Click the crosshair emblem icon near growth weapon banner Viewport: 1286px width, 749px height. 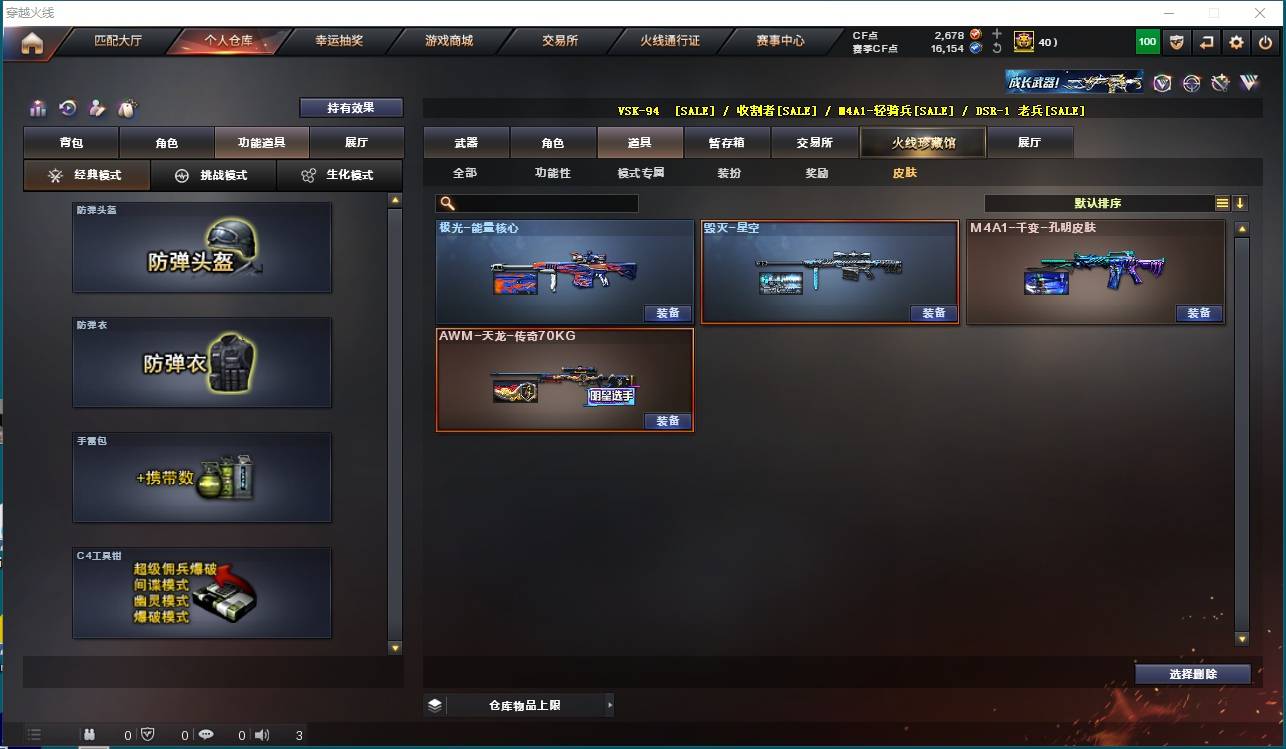click(1192, 82)
